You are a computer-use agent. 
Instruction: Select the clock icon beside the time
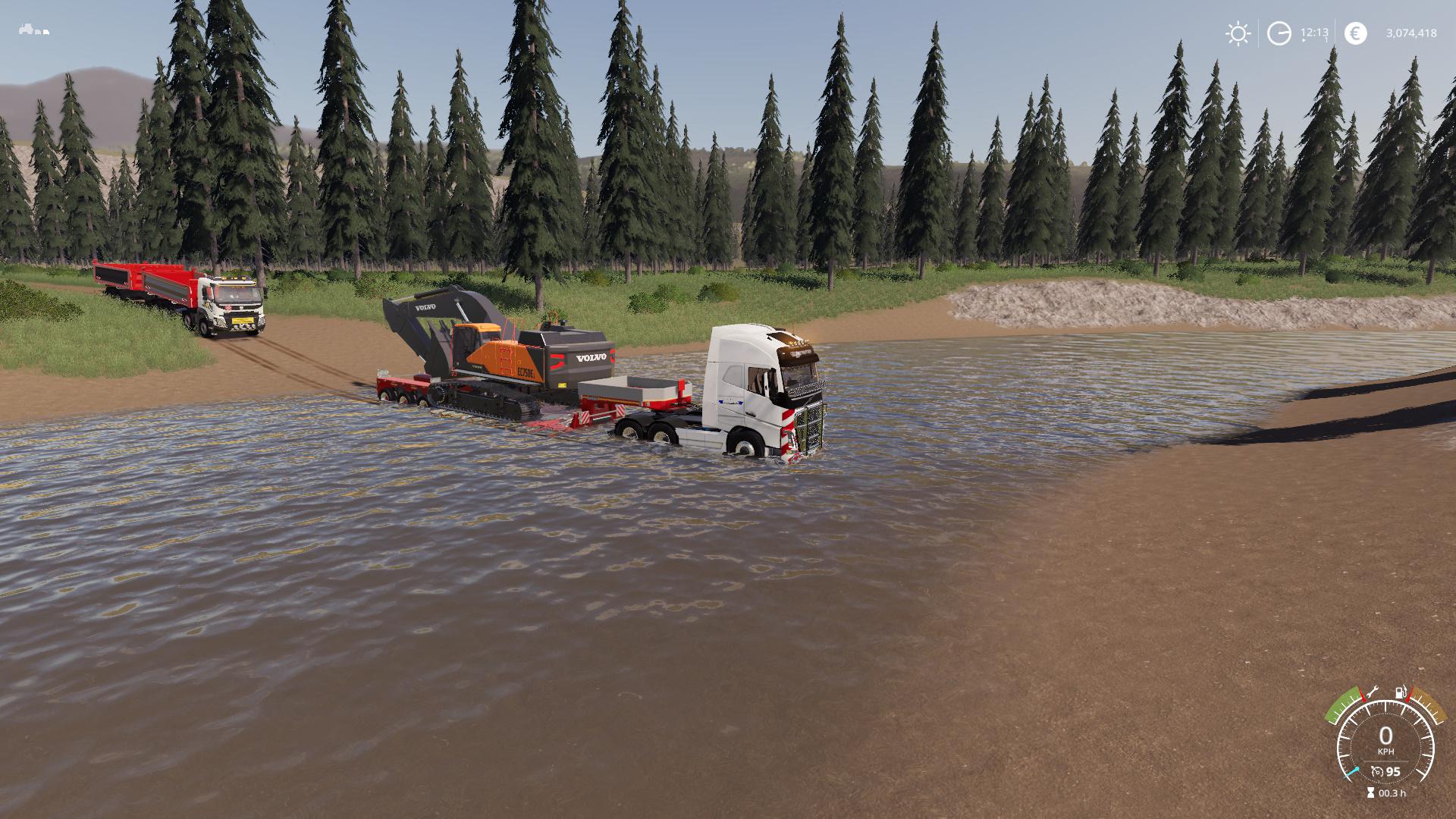click(1279, 33)
